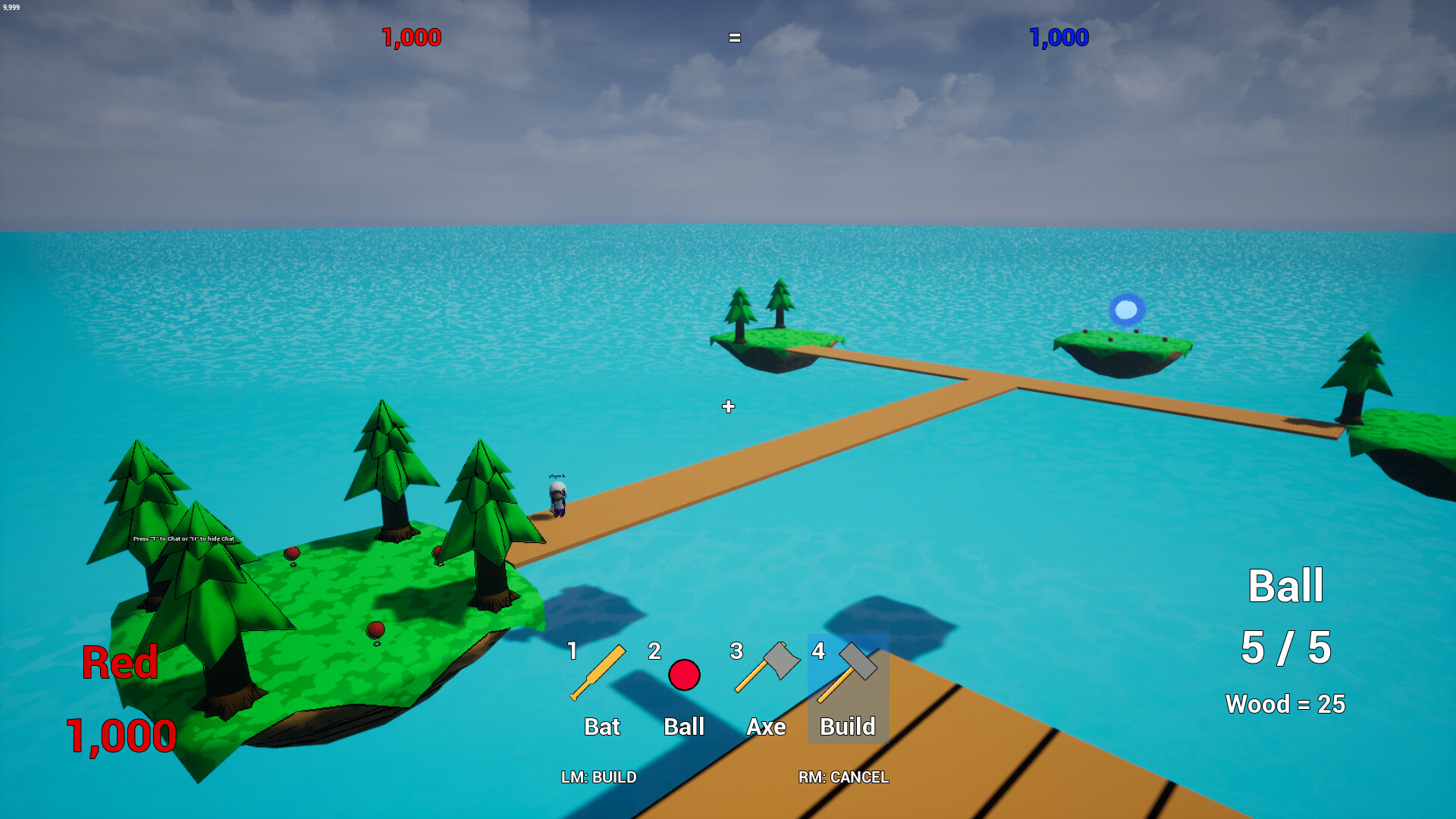Click the FPS counter in the top-left corner
The height and width of the screenshot is (819, 1456).
(x=12, y=6)
